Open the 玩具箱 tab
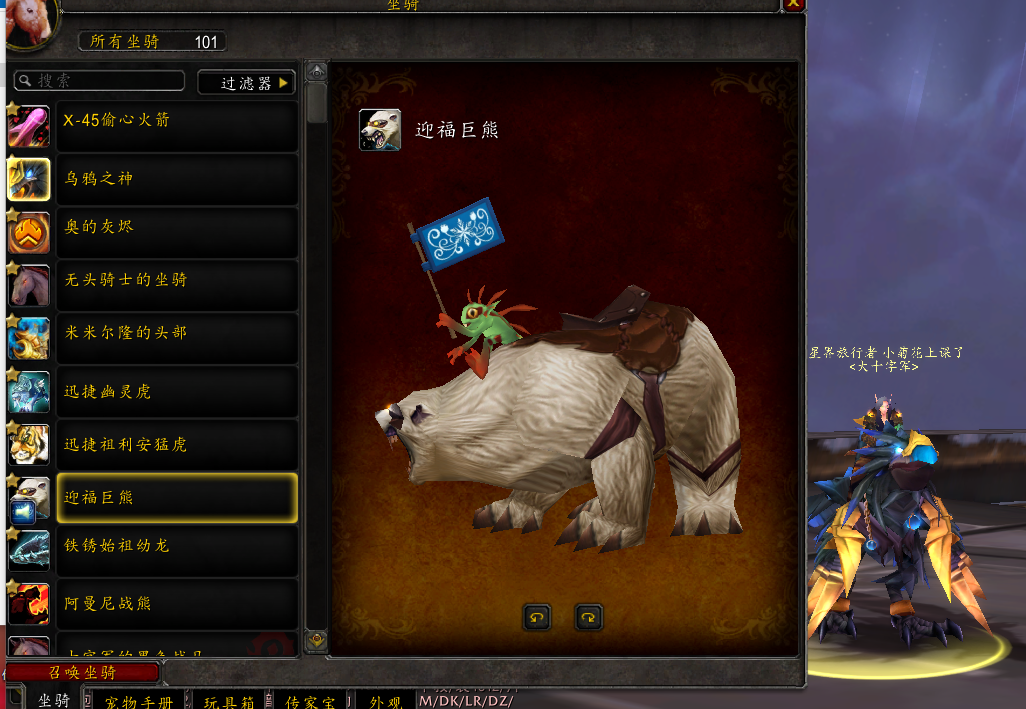Viewport: 1026px width, 709px height. click(x=230, y=700)
